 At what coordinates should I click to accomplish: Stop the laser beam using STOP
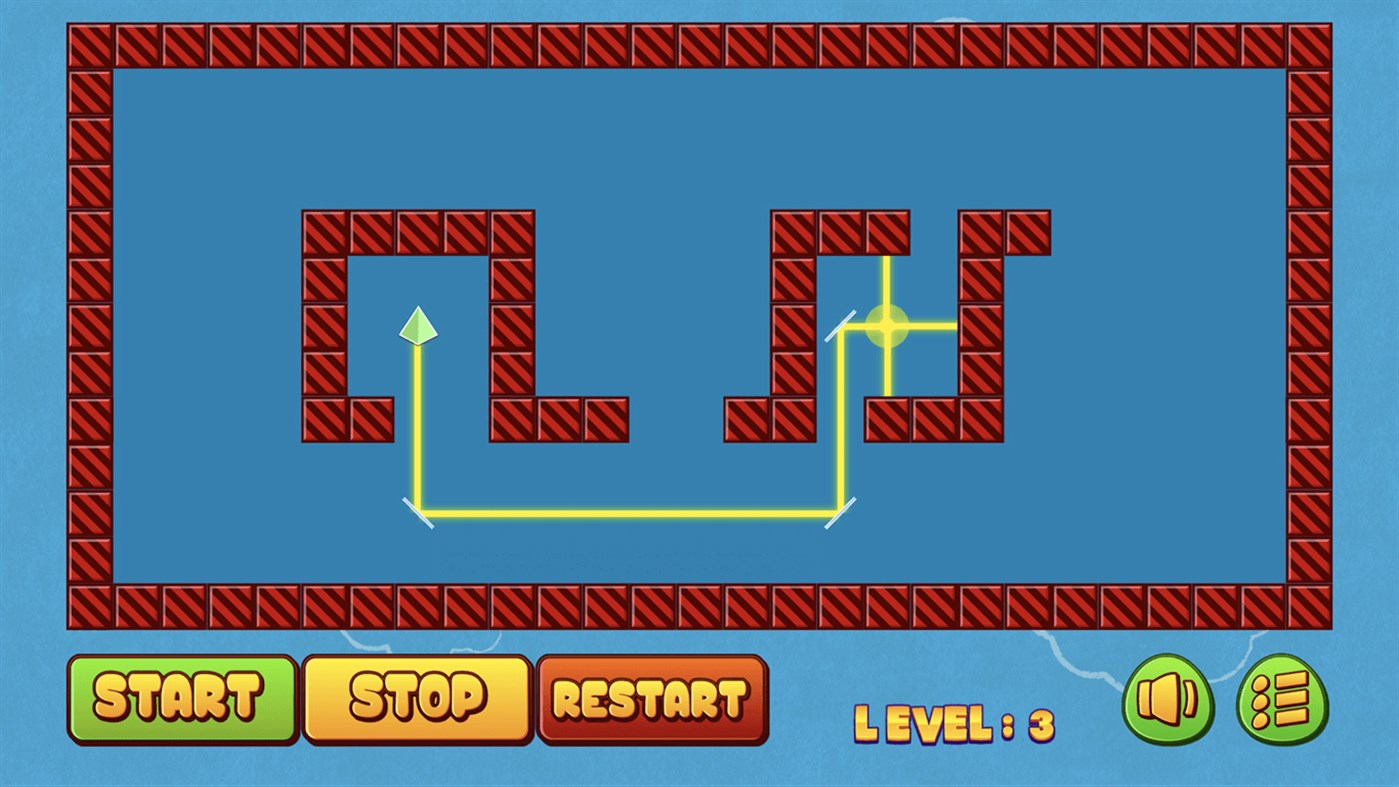click(416, 698)
